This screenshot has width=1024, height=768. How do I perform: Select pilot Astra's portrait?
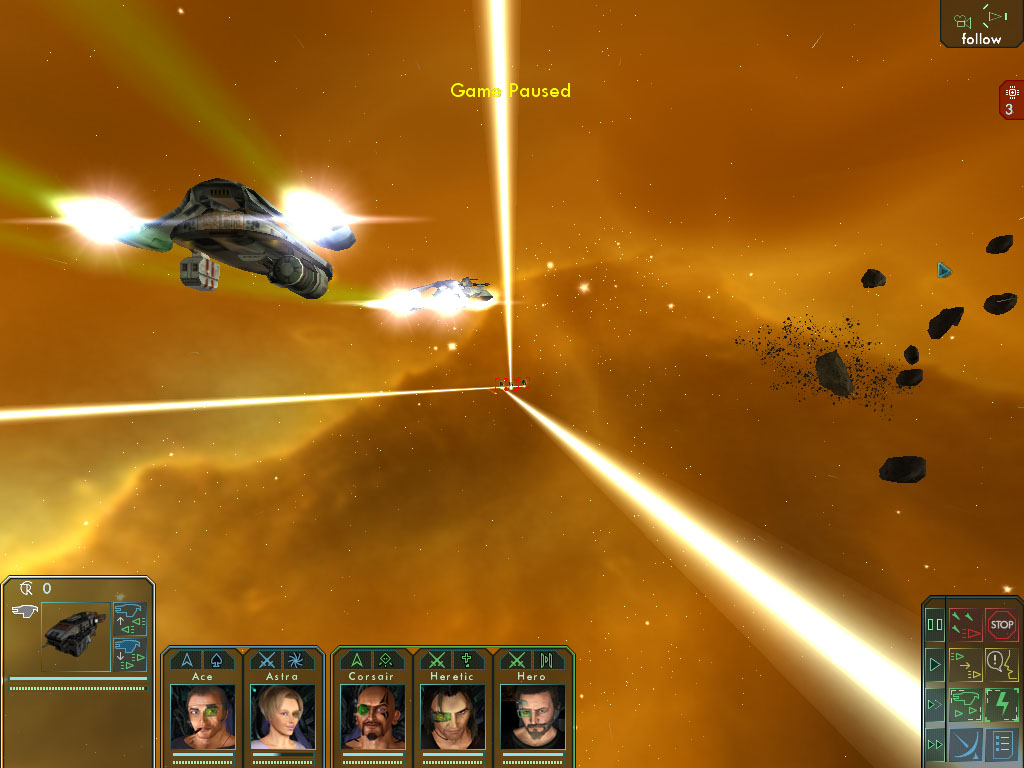[x=283, y=716]
